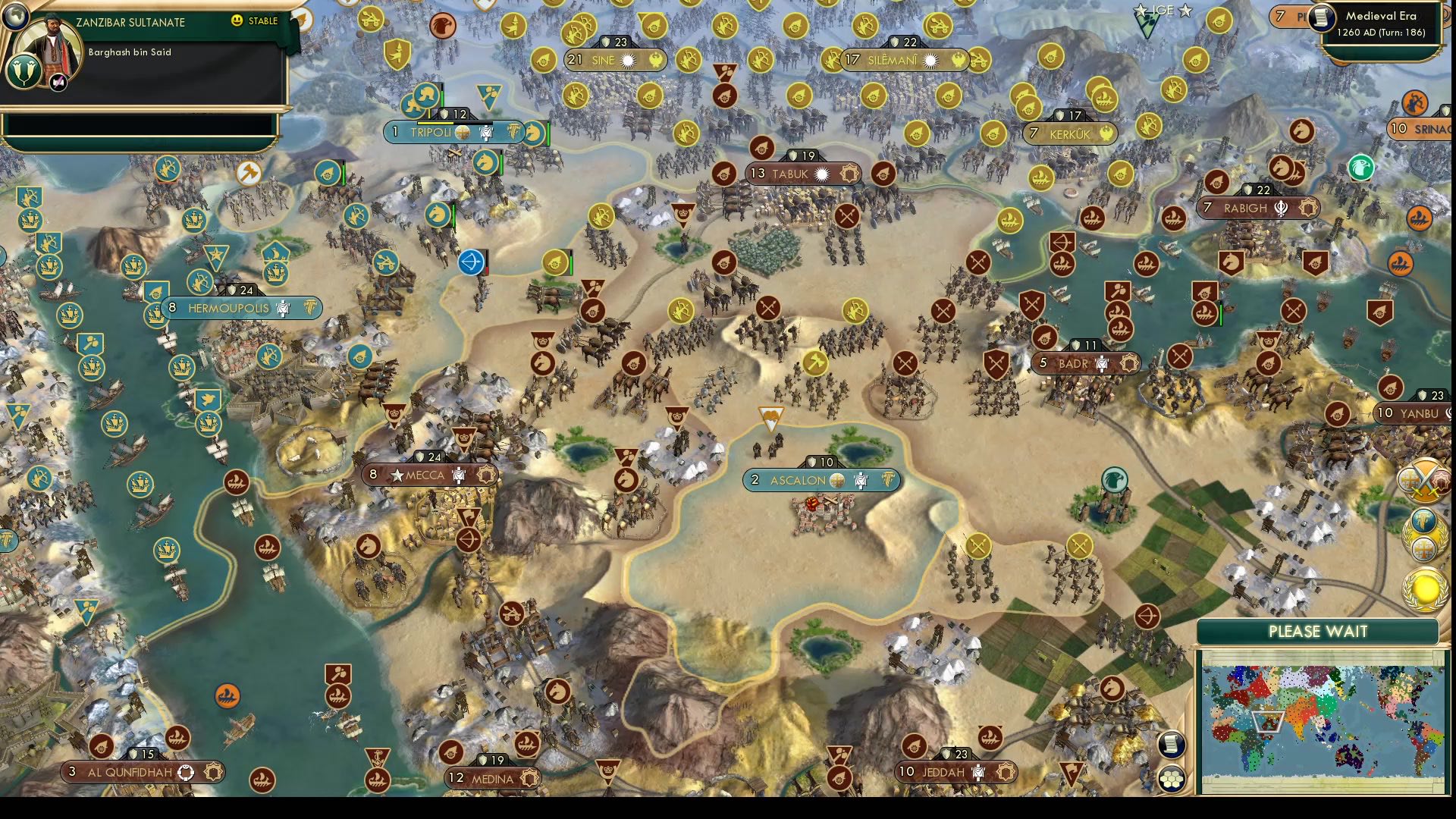
Task: Click the religion icon beside Ascalon's name
Action: pyautogui.click(x=837, y=481)
